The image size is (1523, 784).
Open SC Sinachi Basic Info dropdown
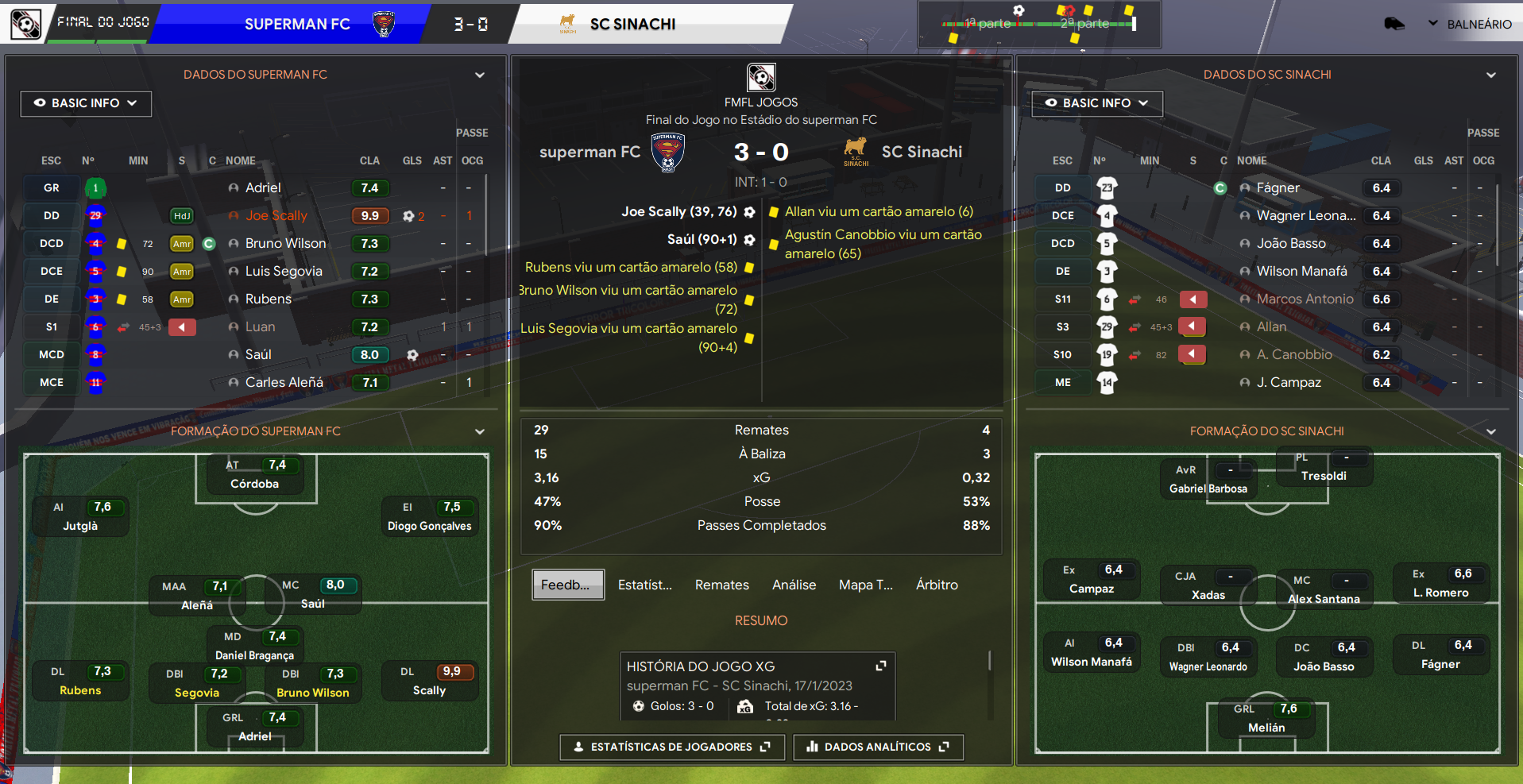point(1096,103)
